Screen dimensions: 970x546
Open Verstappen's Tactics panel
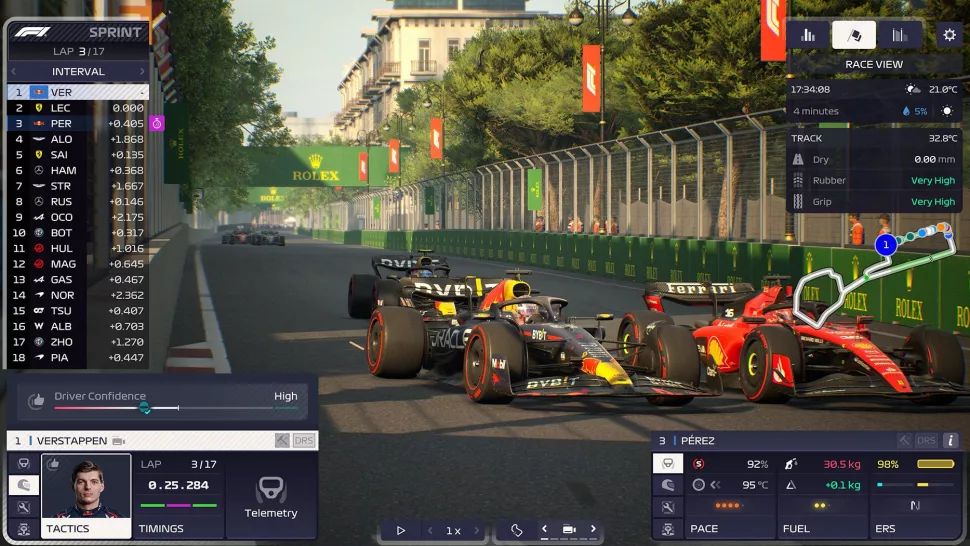[x=86, y=497]
